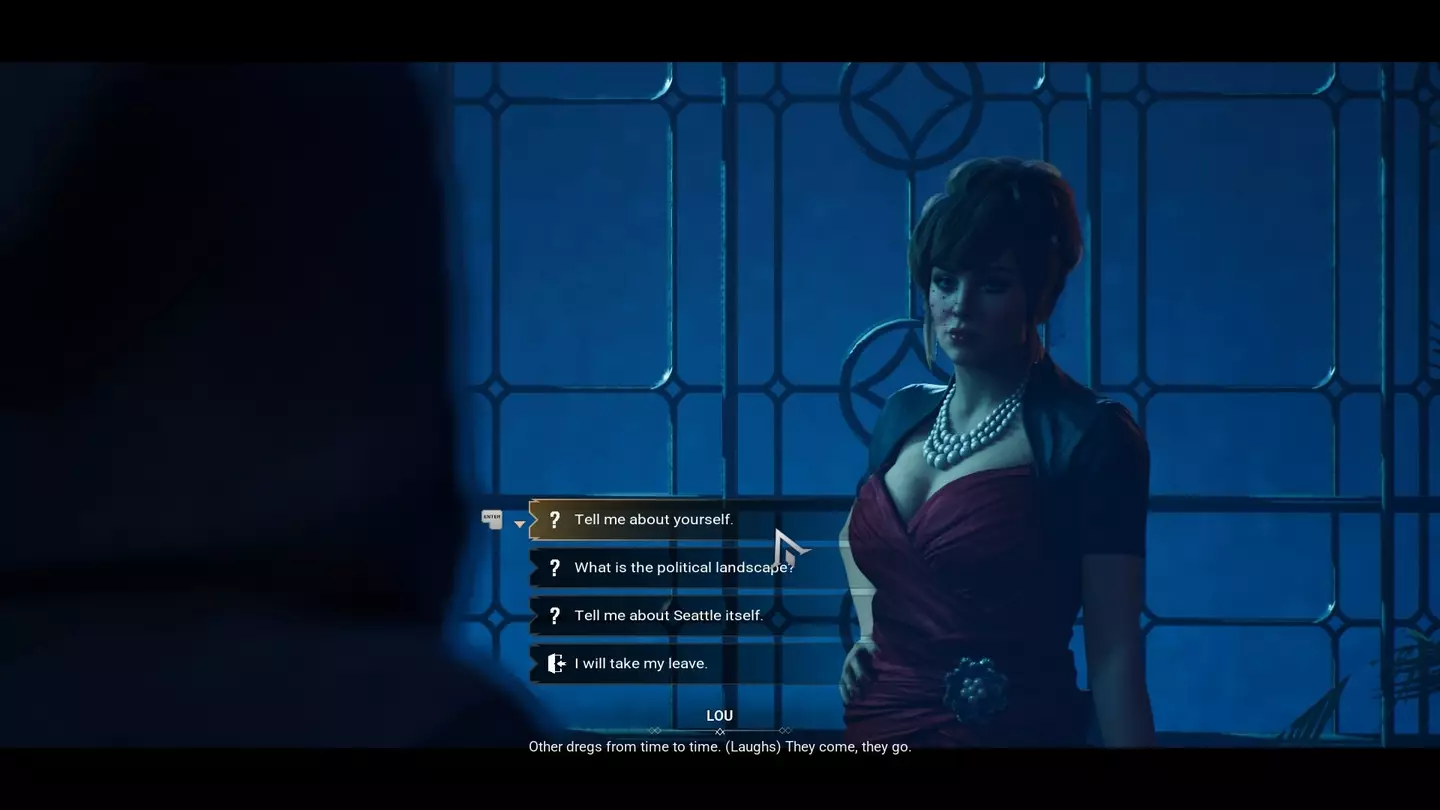Image resolution: width=1440 pixels, height=810 pixels.
Task: Choose "Tell me about yourself." reply
Action: [x=653, y=520]
